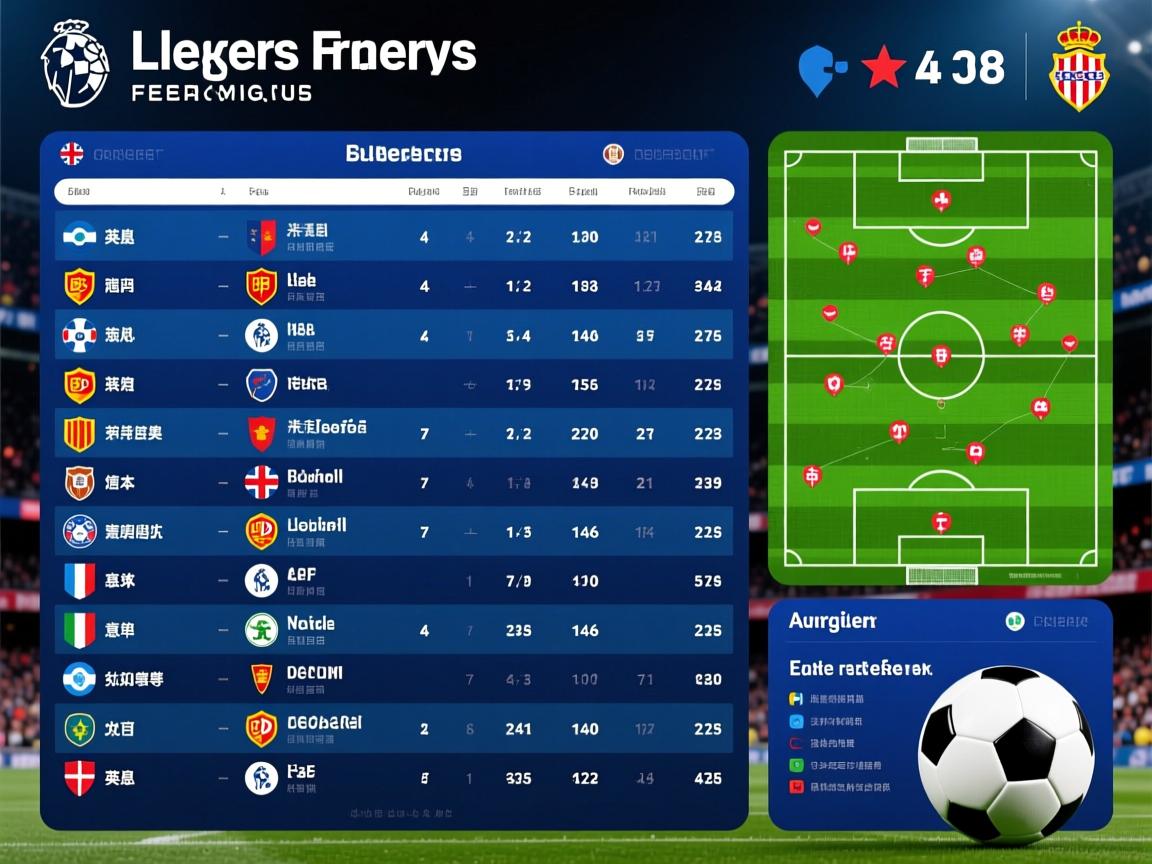The image size is (1152, 864).
Task: Toggle the yellow legend entry under Eatte
Action: tap(797, 699)
